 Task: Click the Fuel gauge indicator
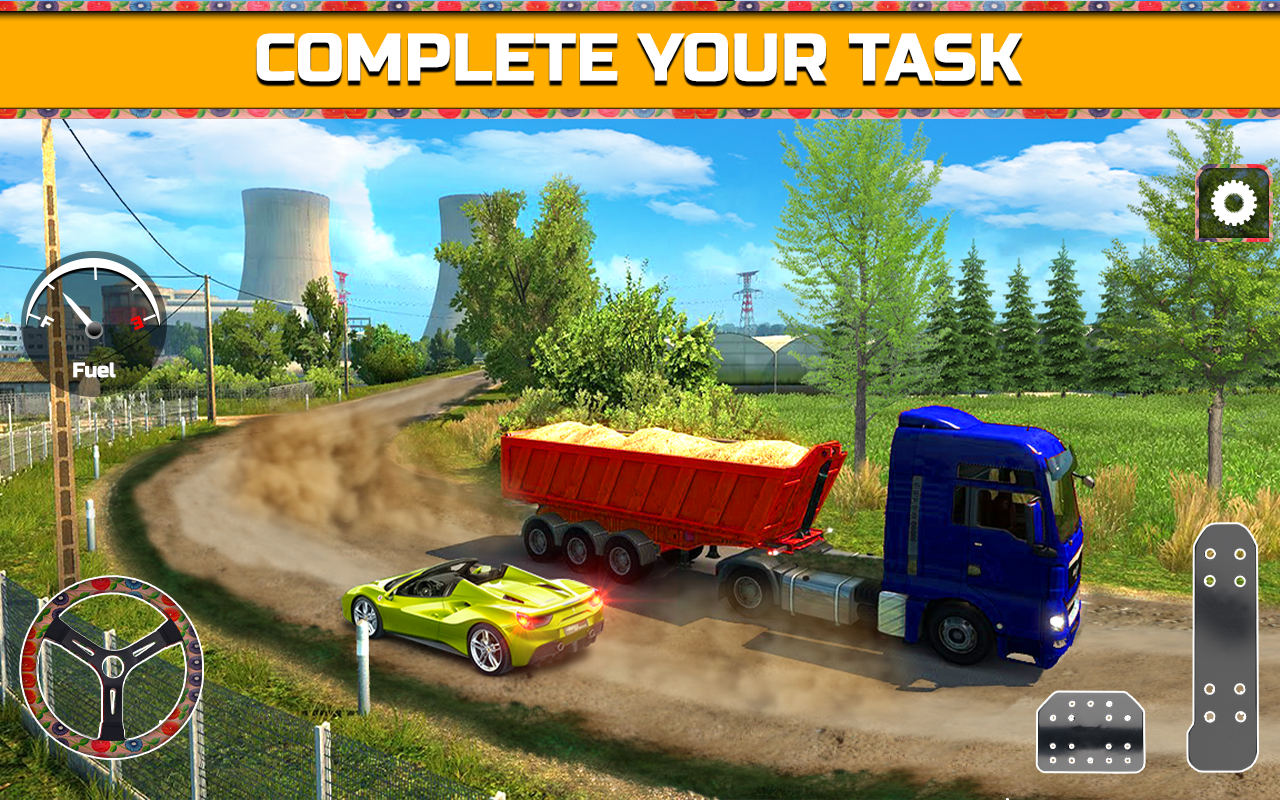pos(92,320)
